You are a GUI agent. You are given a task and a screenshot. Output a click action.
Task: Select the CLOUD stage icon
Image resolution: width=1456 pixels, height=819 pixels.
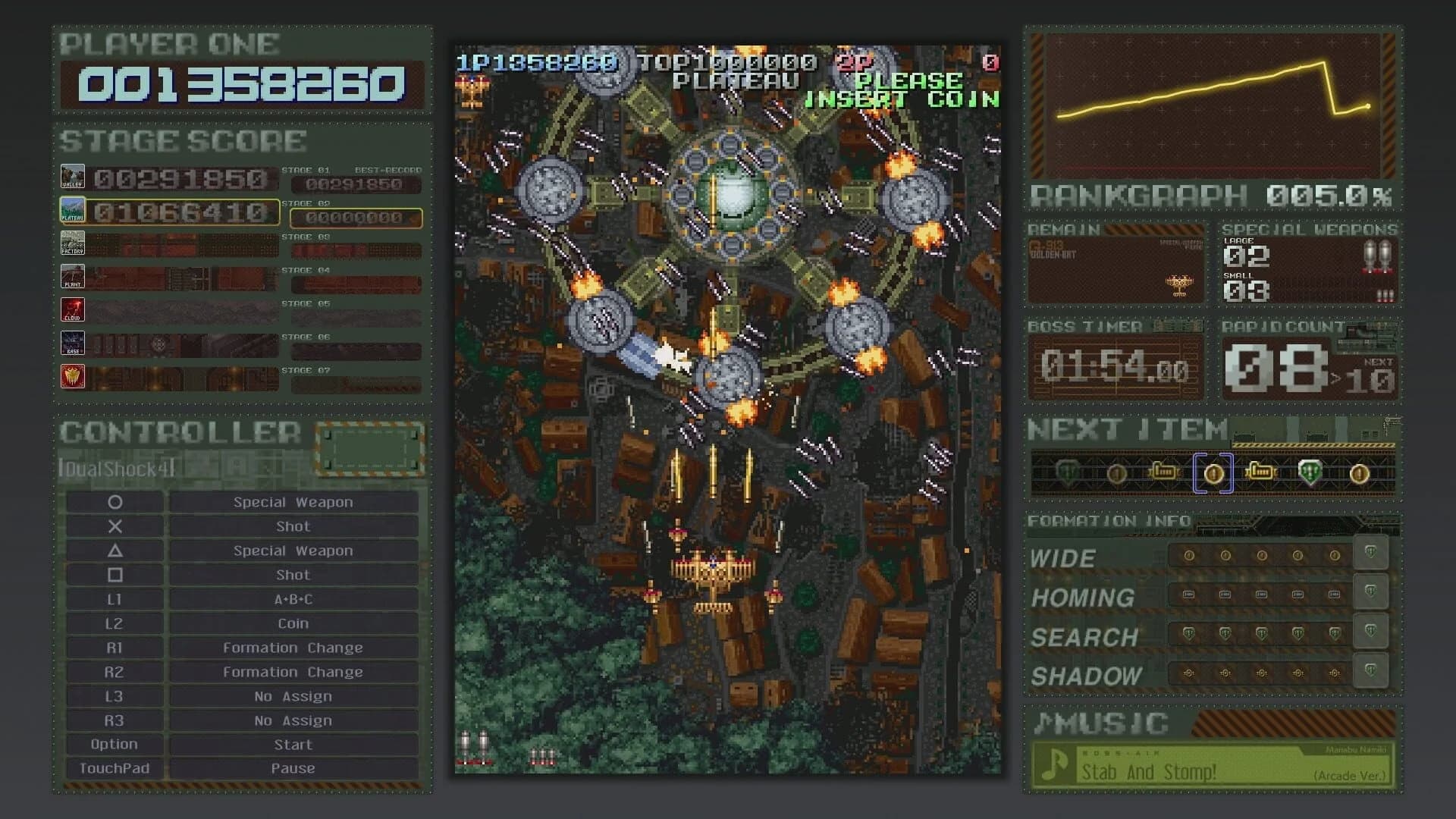[x=74, y=309]
